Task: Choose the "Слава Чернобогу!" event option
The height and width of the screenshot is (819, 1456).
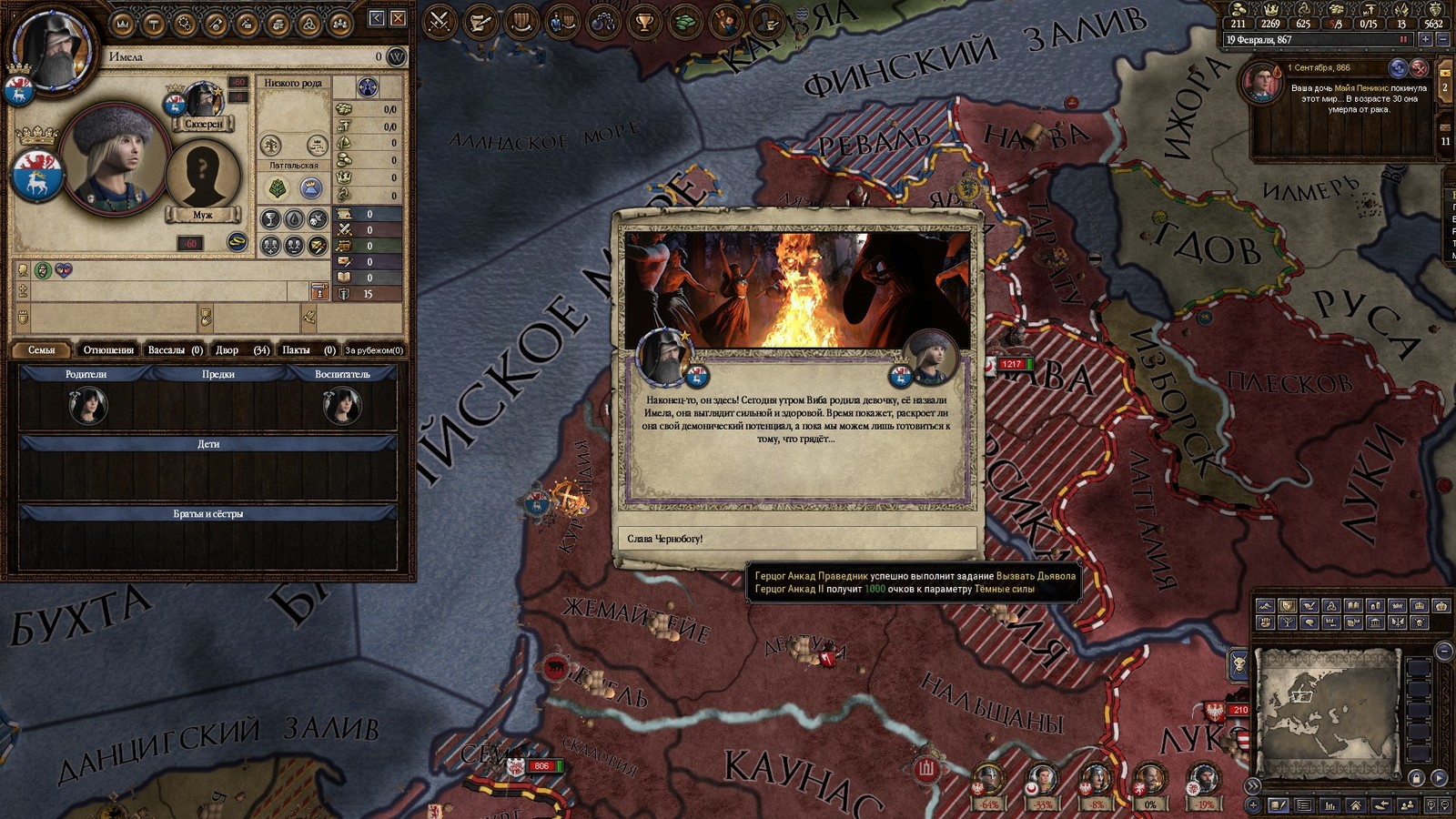Action: pyautogui.click(x=796, y=539)
